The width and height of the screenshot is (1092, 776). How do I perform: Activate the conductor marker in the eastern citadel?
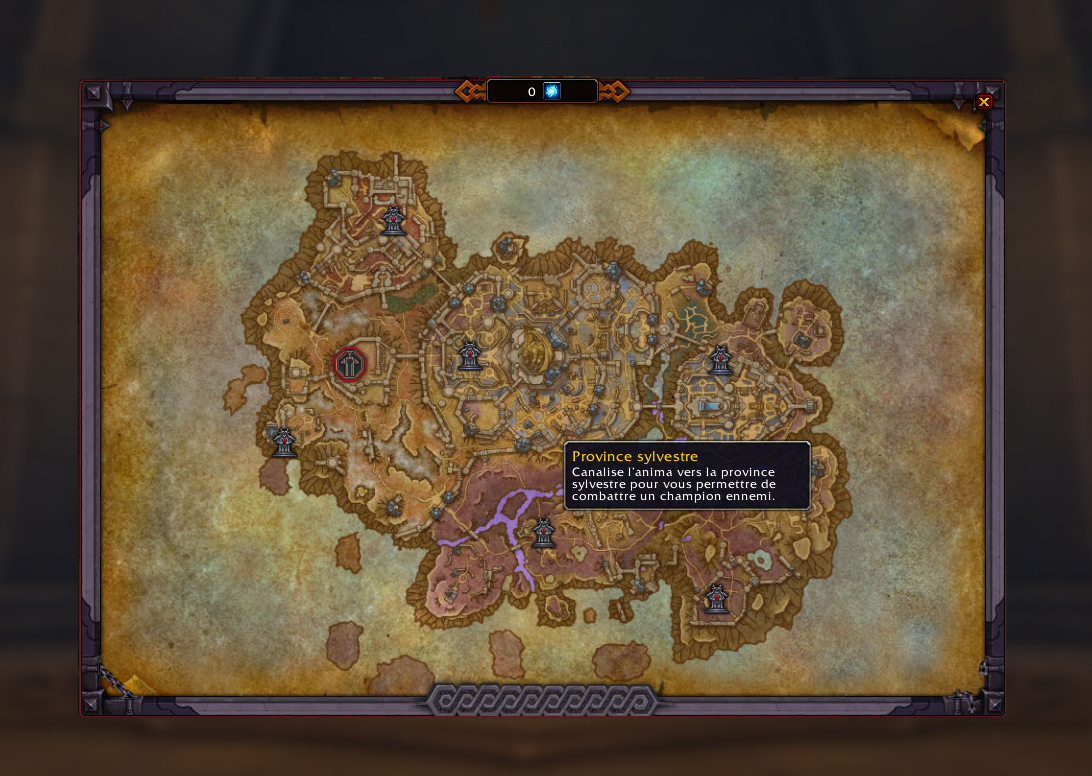click(720, 360)
